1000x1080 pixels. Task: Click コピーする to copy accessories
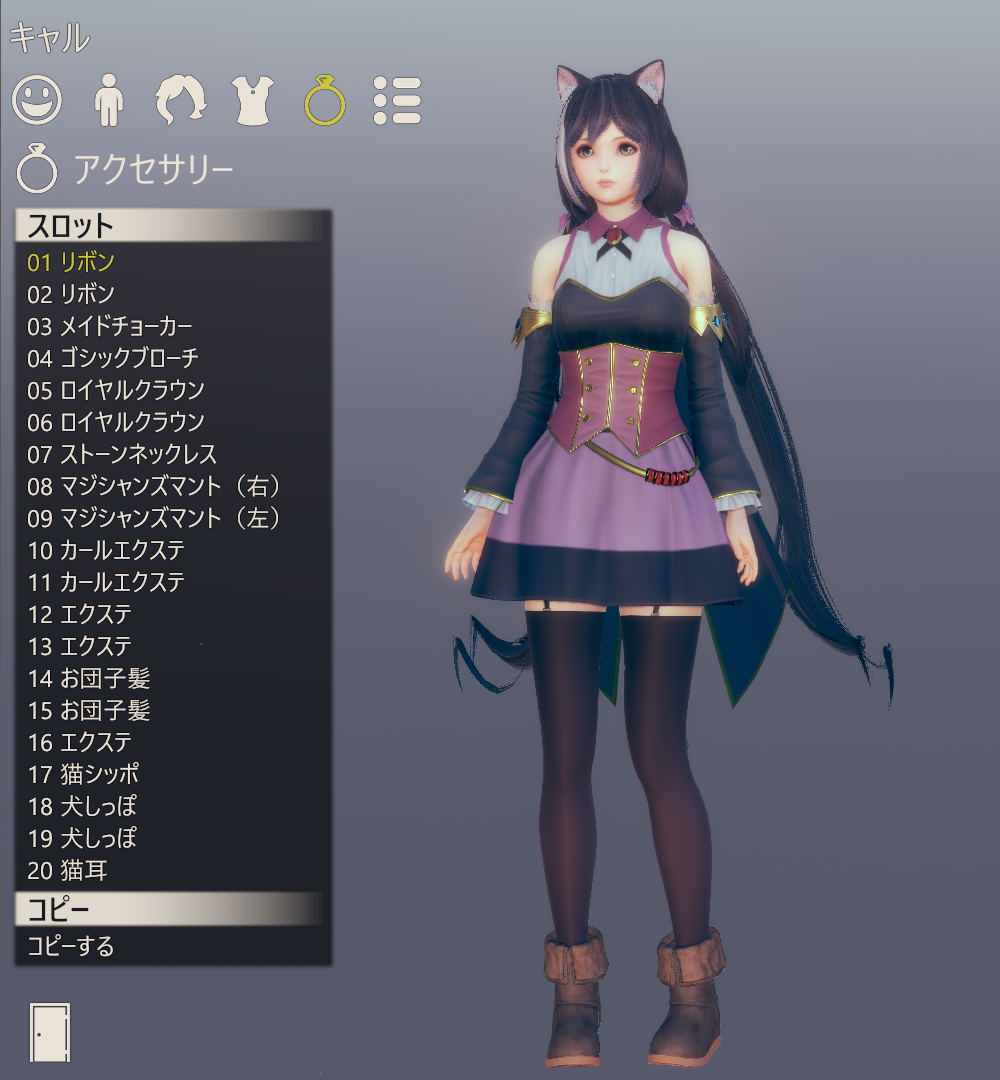click(x=71, y=945)
